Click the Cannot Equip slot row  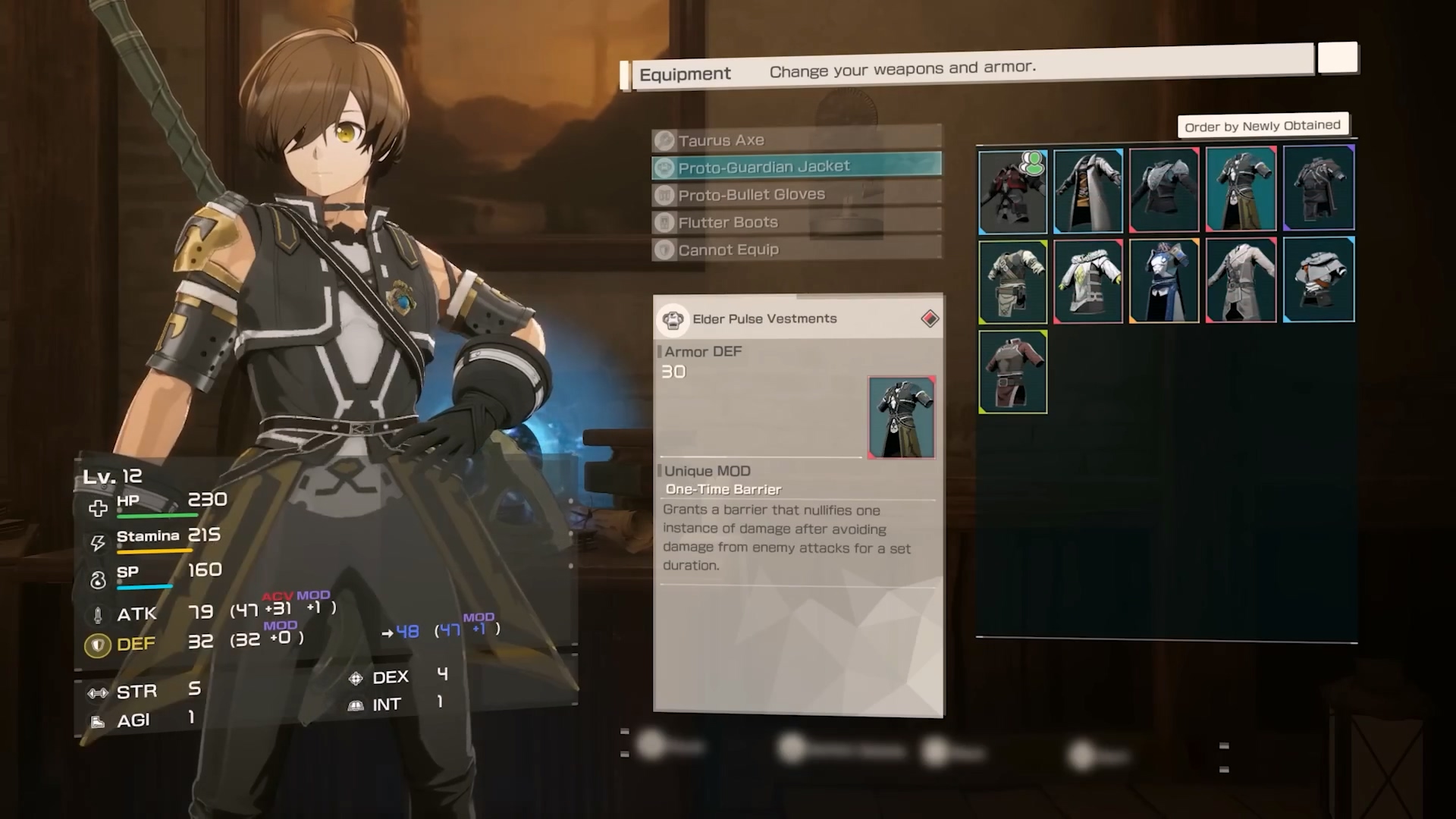coord(796,249)
